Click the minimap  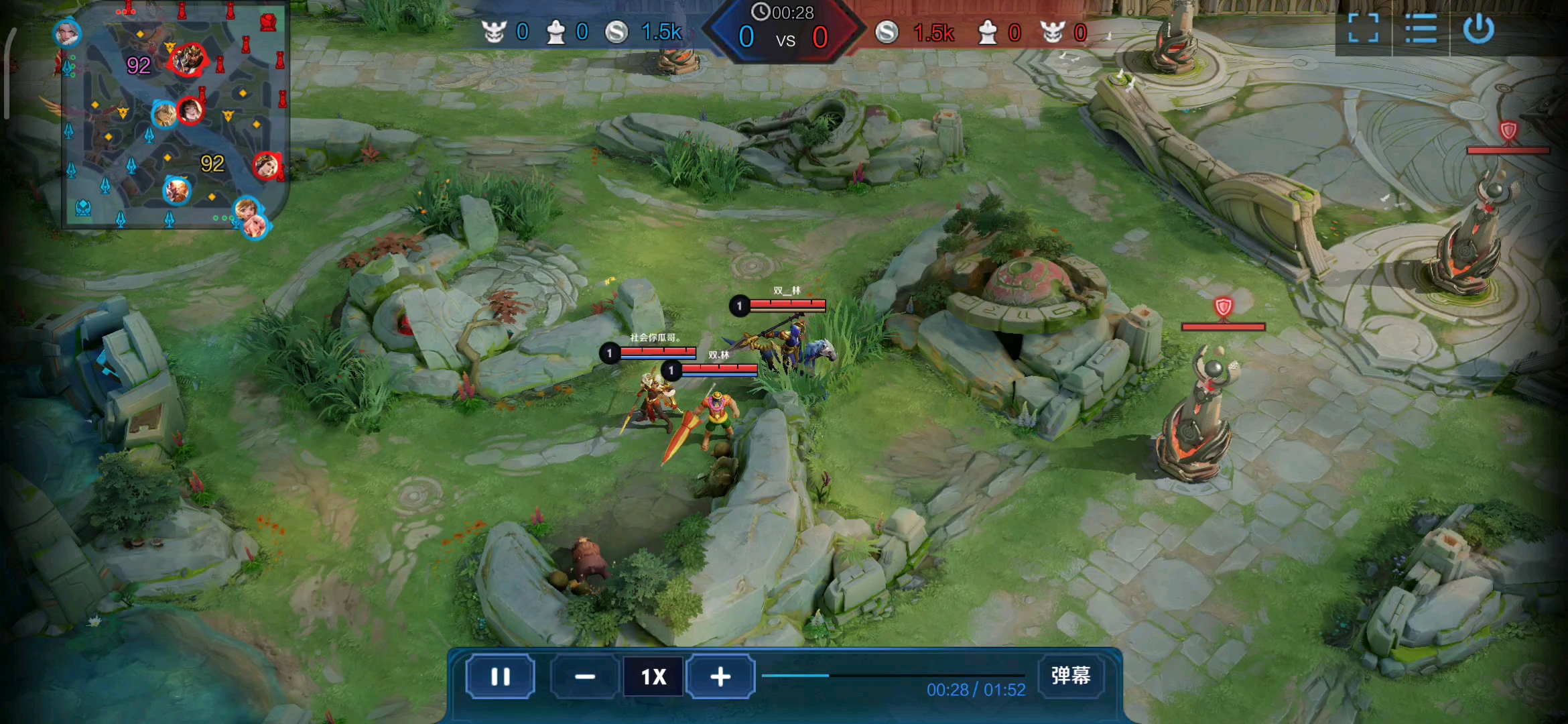174,117
